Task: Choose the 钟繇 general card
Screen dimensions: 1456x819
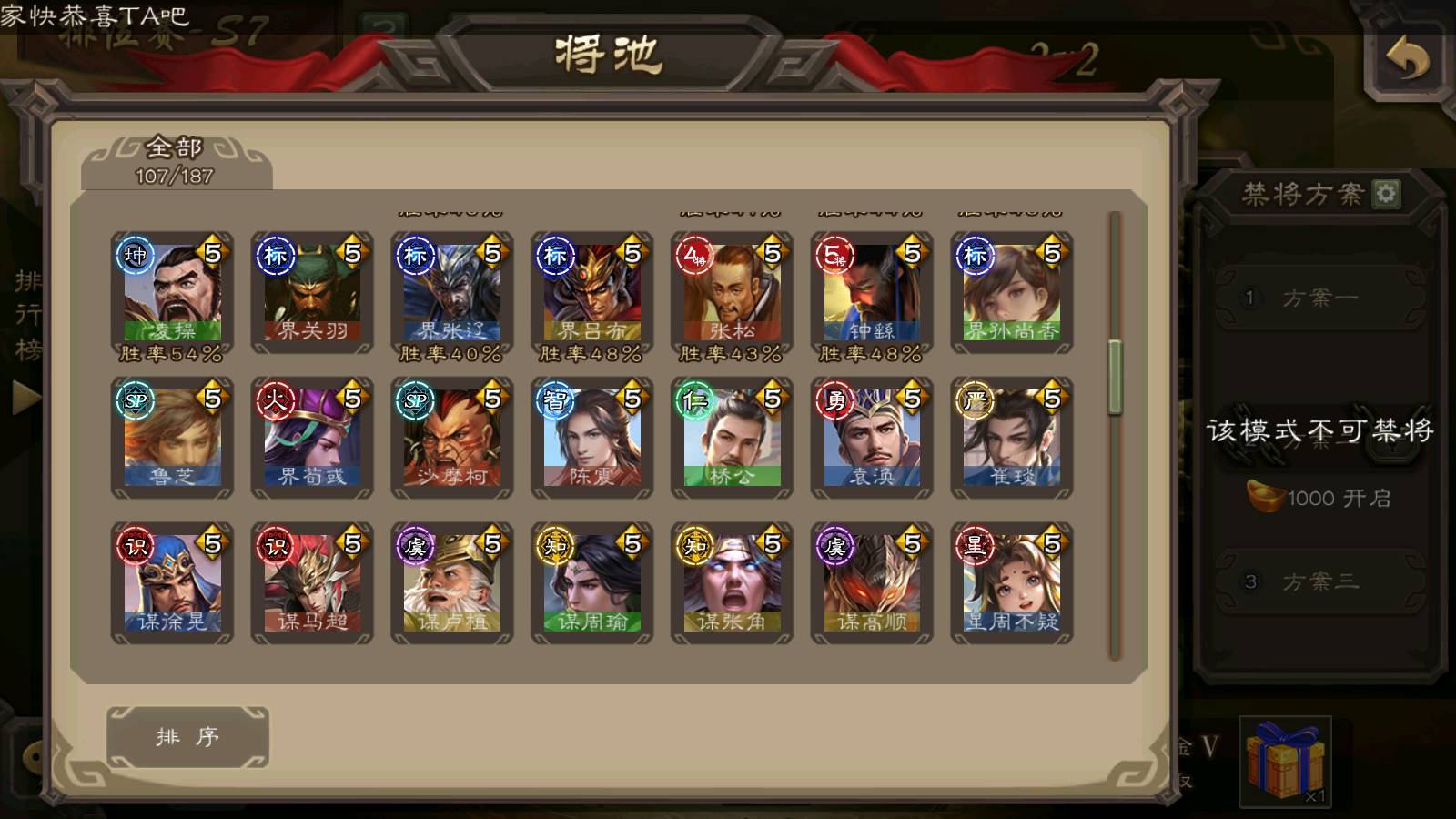Action: coord(872,293)
